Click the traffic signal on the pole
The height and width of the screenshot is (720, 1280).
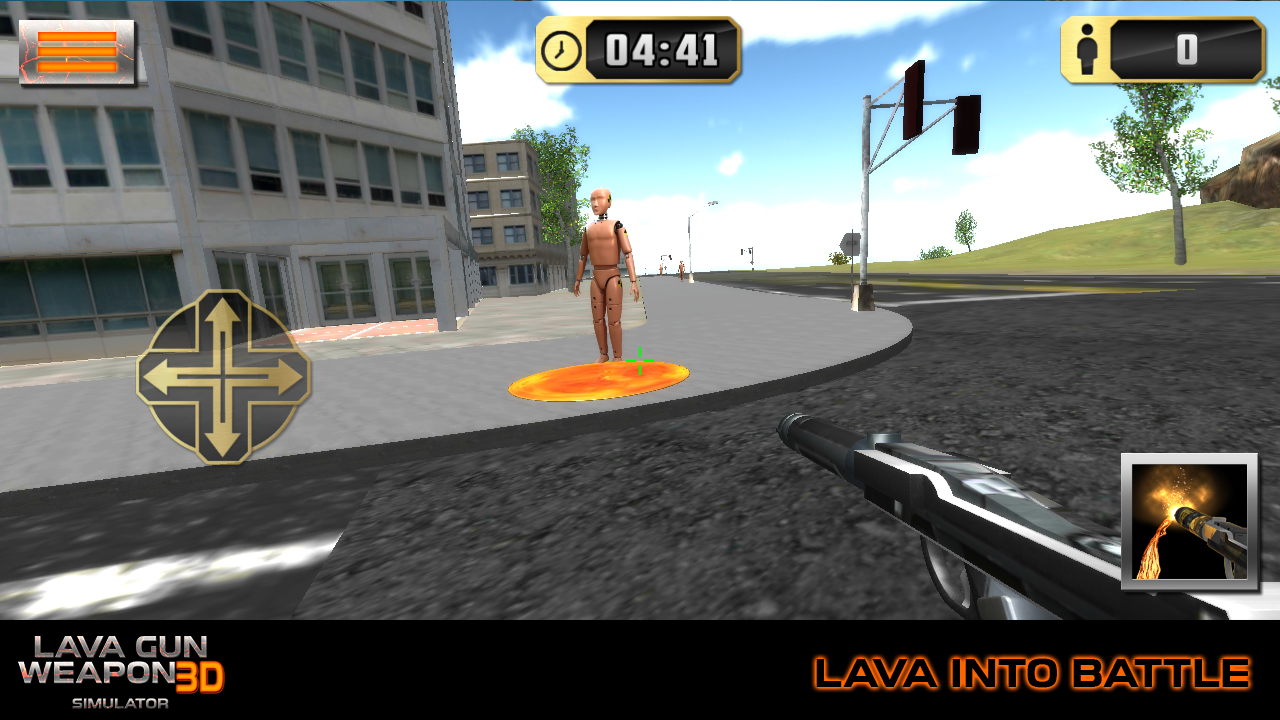(914, 100)
